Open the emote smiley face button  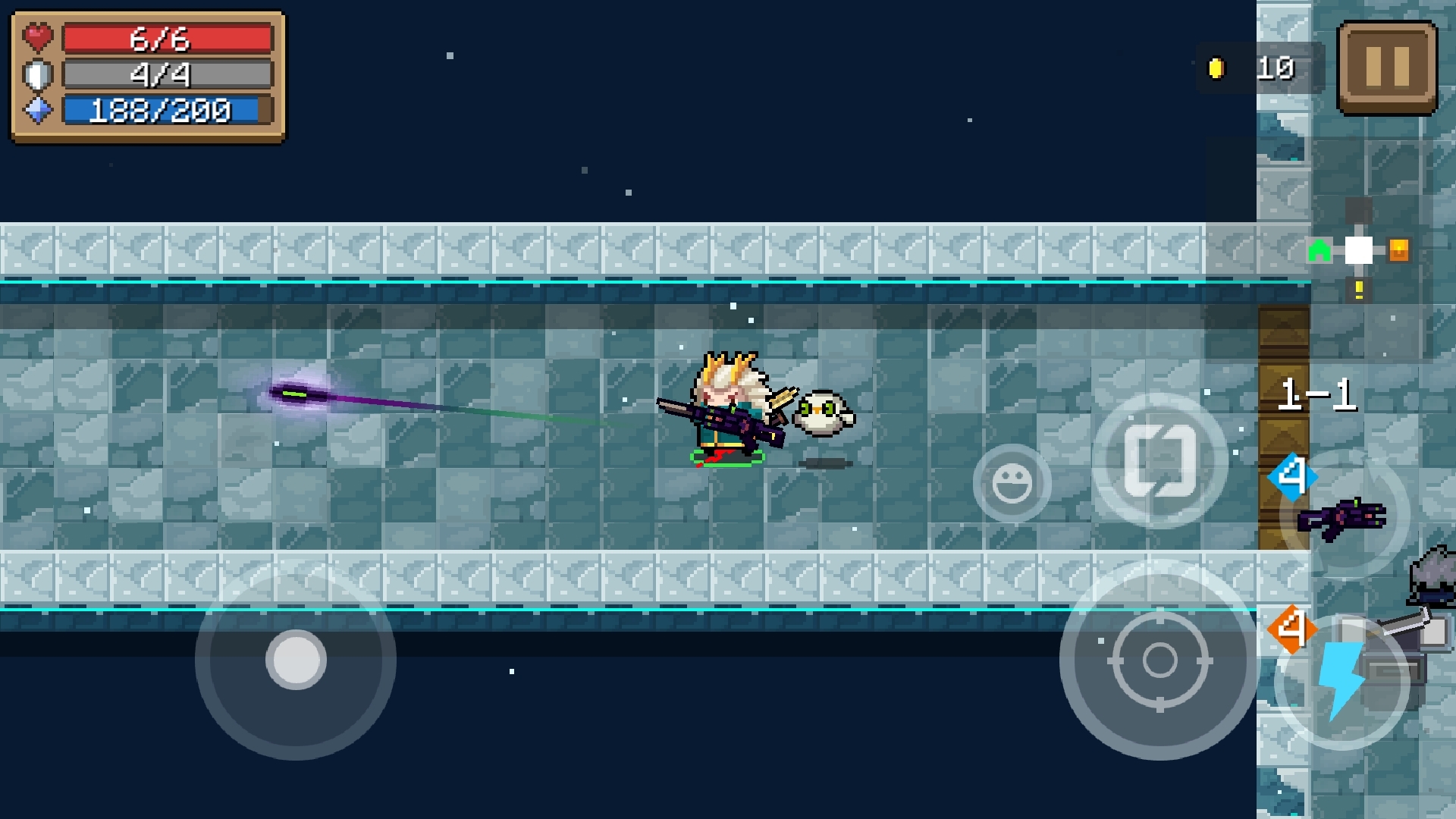(x=1012, y=483)
